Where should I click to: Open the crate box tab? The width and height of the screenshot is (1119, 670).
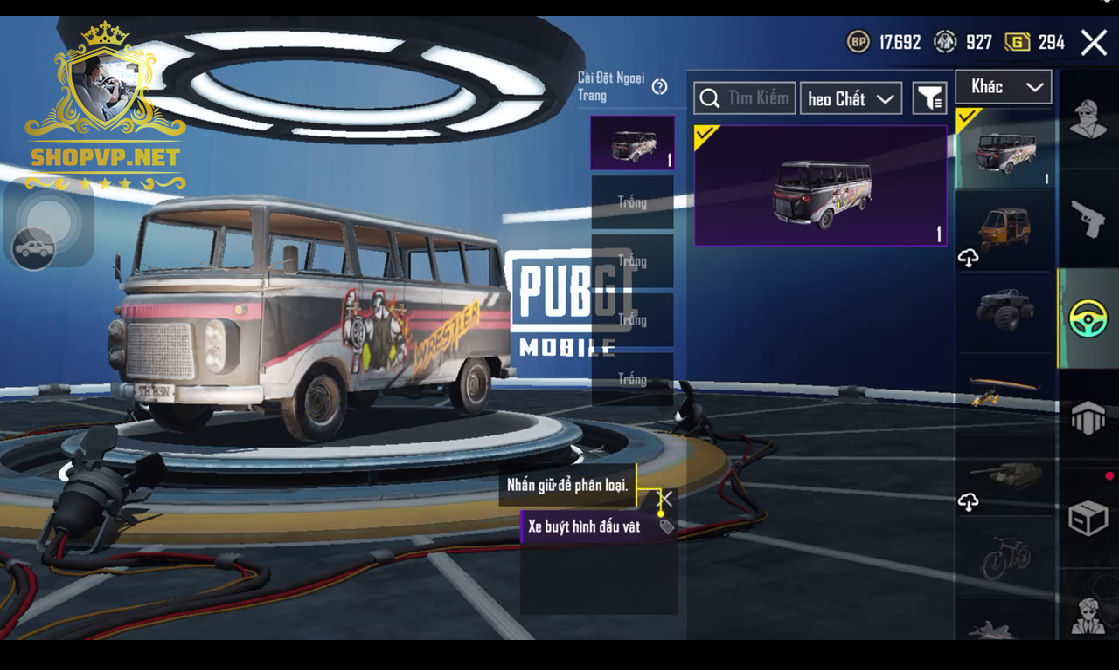click(1088, 518)
